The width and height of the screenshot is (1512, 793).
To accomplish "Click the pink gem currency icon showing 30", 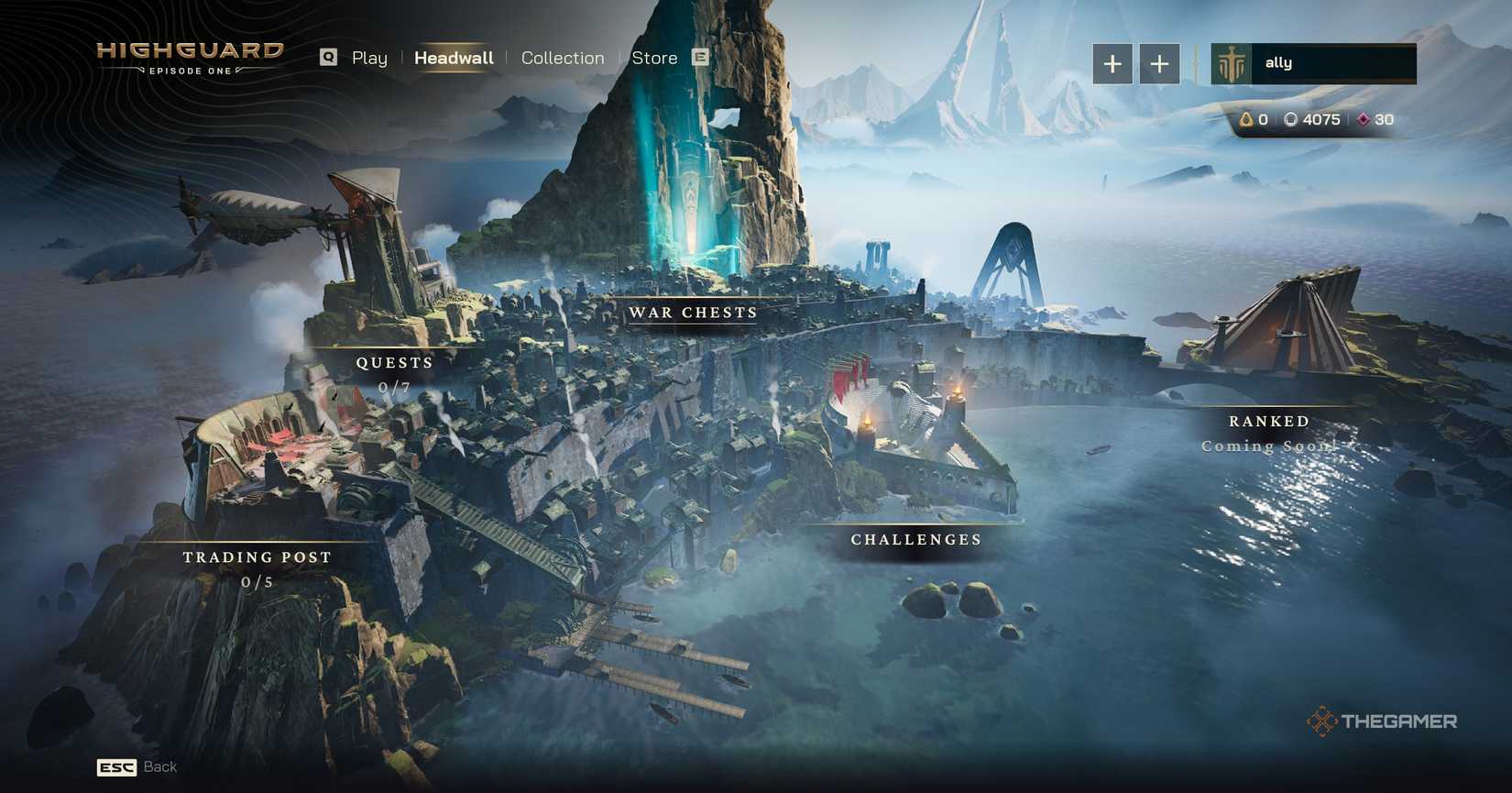I will click(1364, 119).
